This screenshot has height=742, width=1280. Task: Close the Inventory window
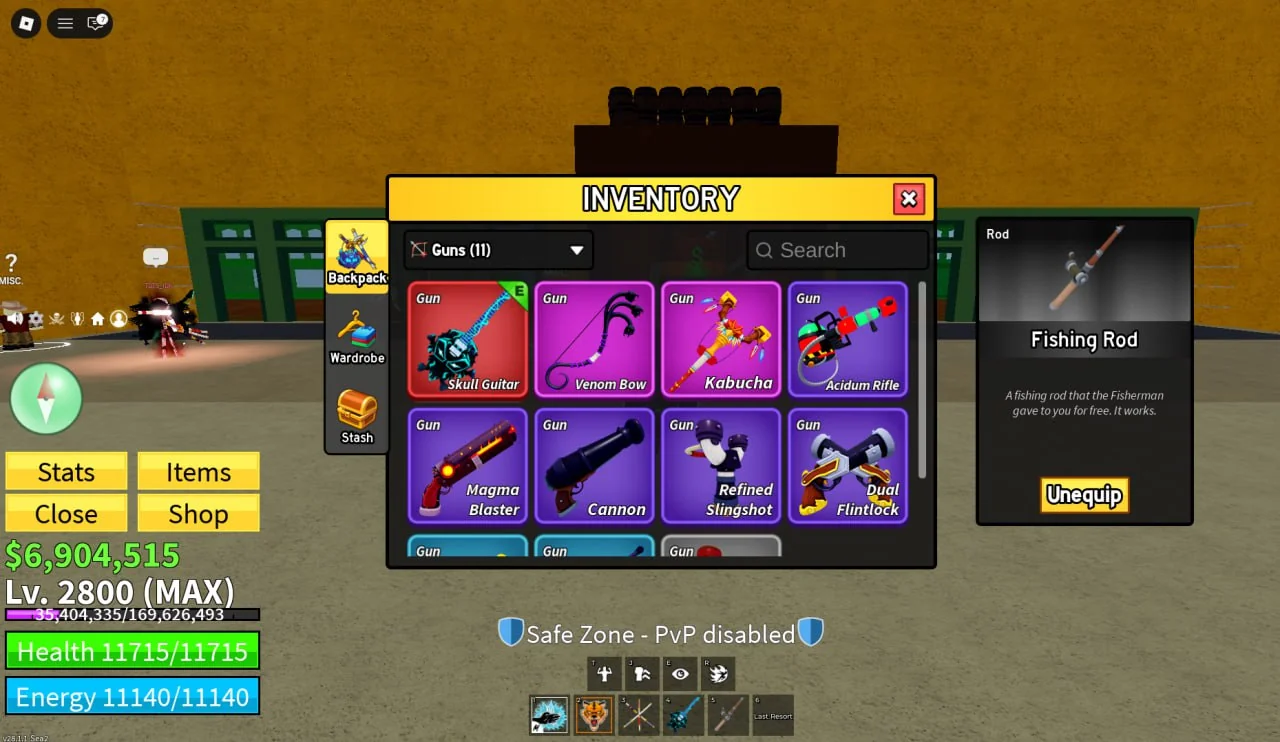(908, 199)
